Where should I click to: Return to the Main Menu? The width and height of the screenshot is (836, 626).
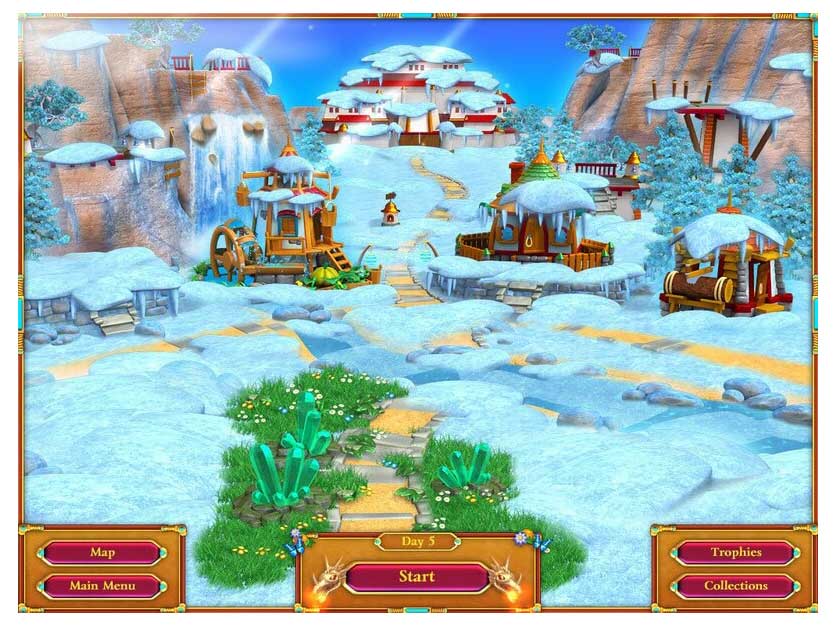pos(102,585)
